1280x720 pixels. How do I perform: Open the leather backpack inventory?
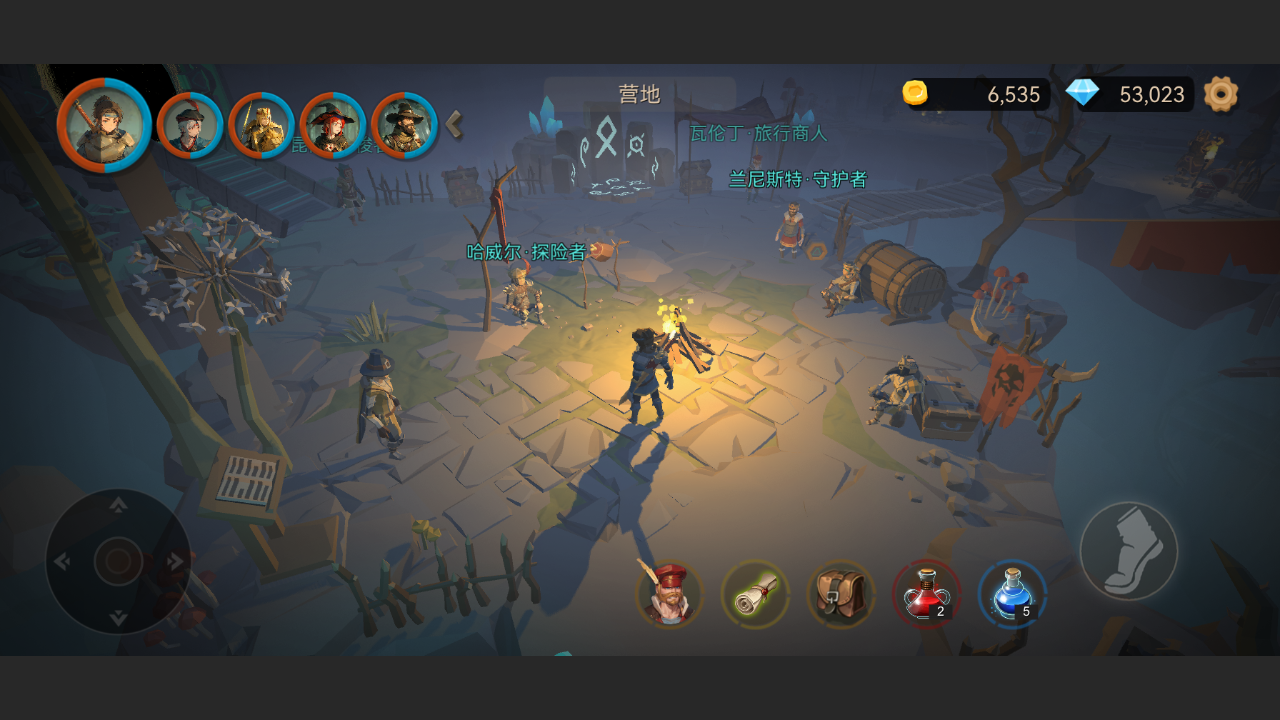(841, 595)
